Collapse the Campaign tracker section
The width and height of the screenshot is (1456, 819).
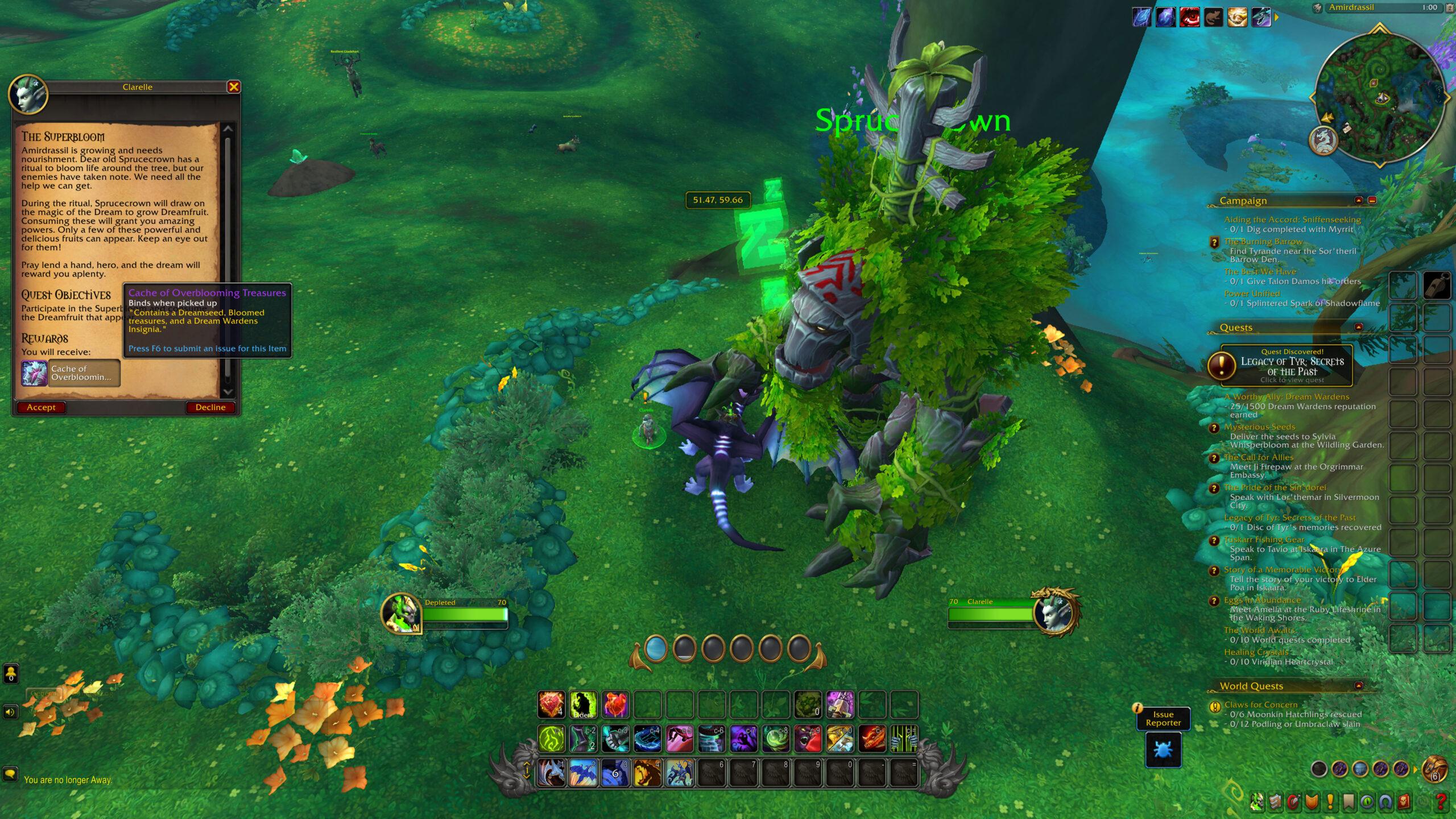click(1359, 201)
